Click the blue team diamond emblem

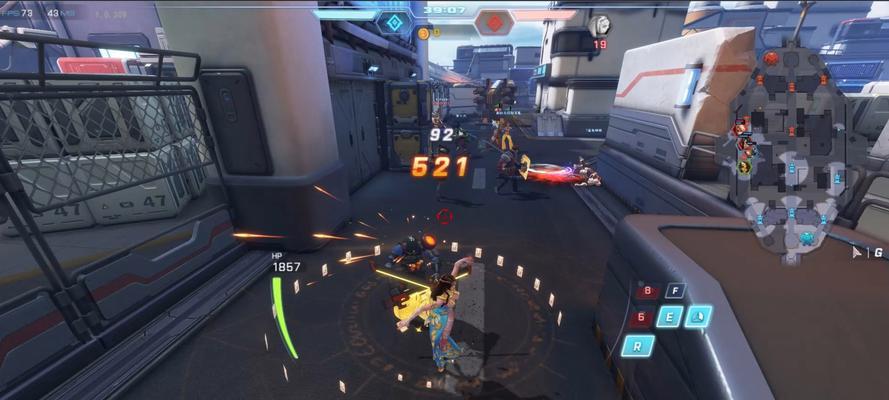pyautogui.click(x=393, y=21)
